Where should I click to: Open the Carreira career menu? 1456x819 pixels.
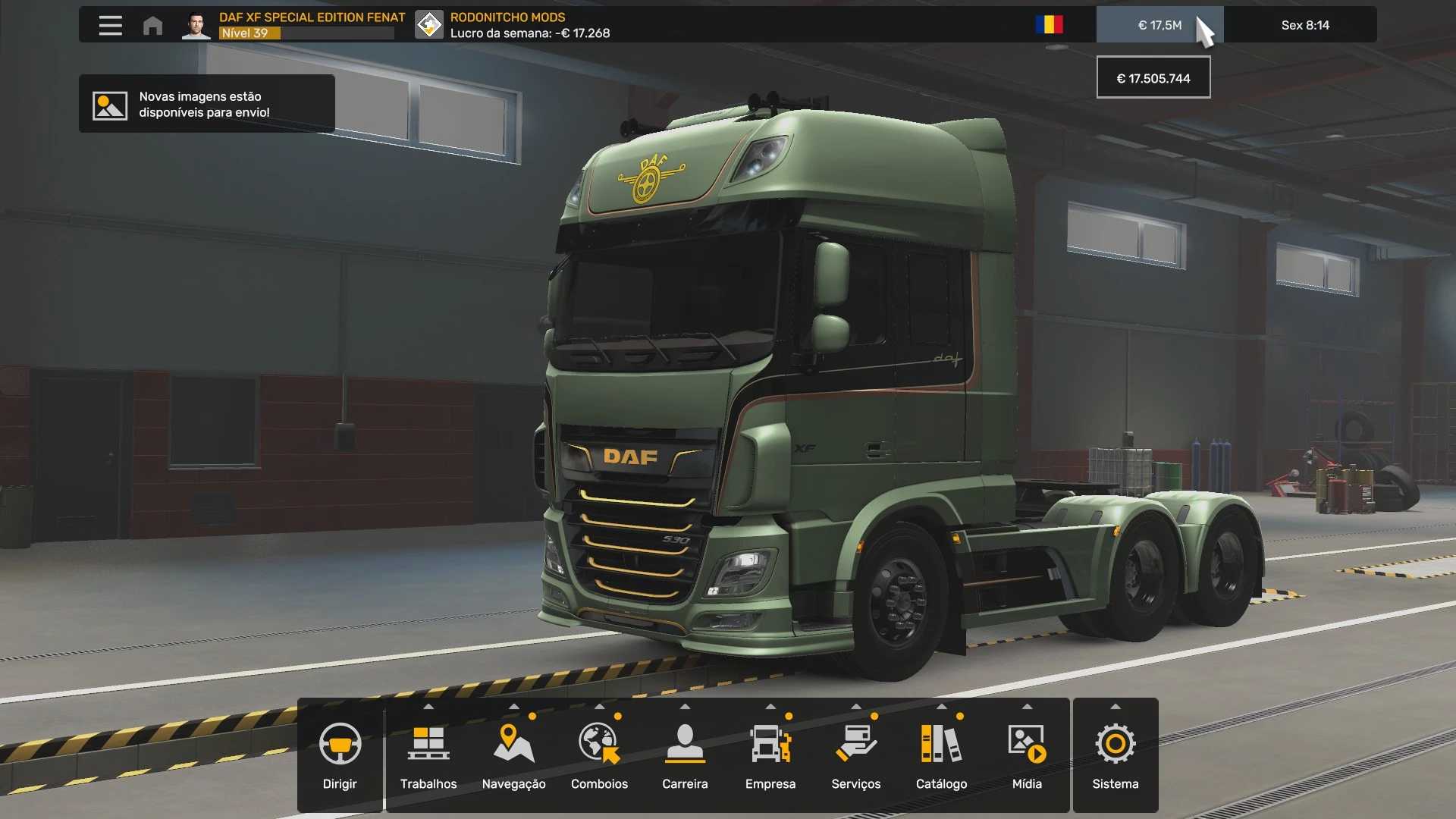tap(685, 755)
